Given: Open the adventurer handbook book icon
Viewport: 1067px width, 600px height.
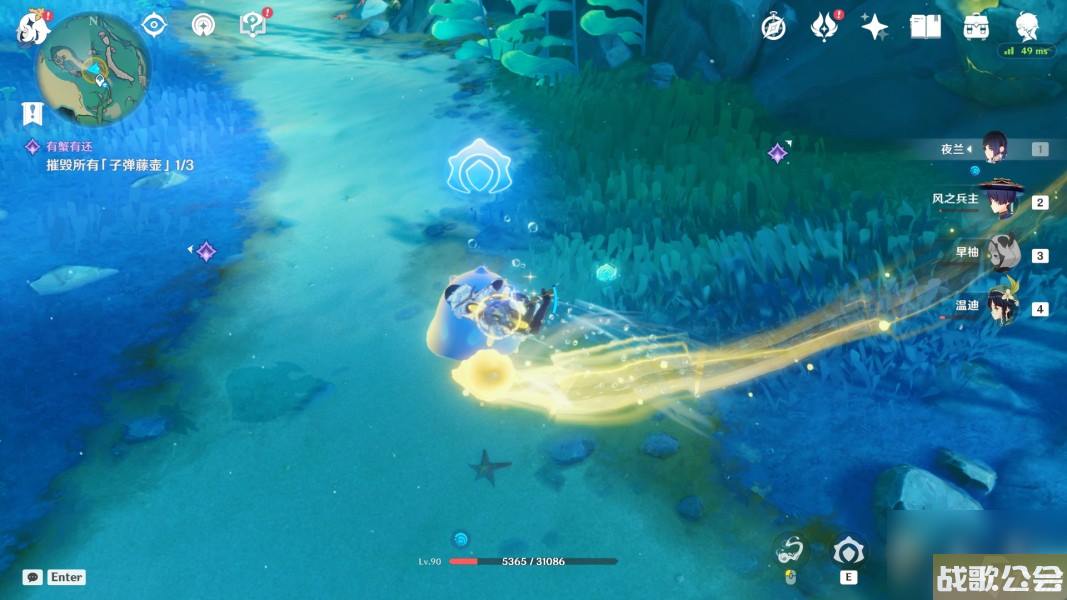Looking at the screenshot, I should coord(925,27).
